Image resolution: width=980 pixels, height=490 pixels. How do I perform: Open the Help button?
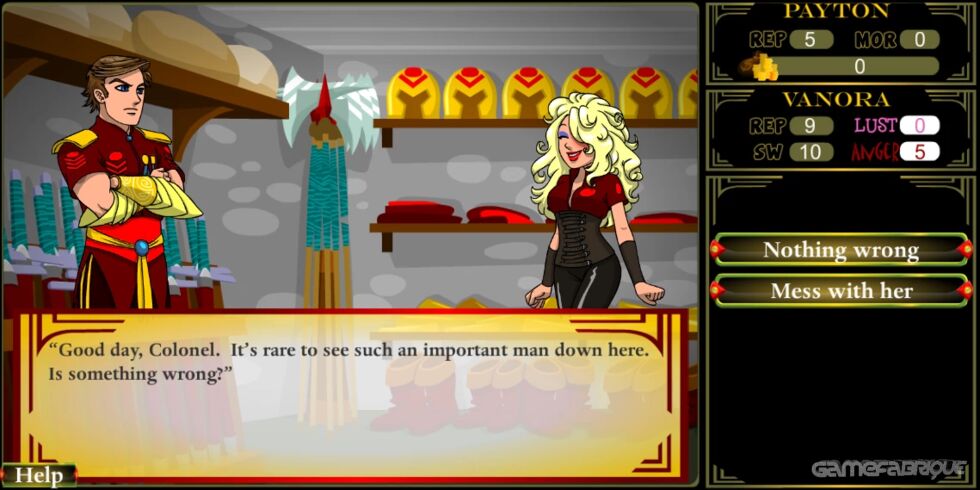[x=38, y=475]
